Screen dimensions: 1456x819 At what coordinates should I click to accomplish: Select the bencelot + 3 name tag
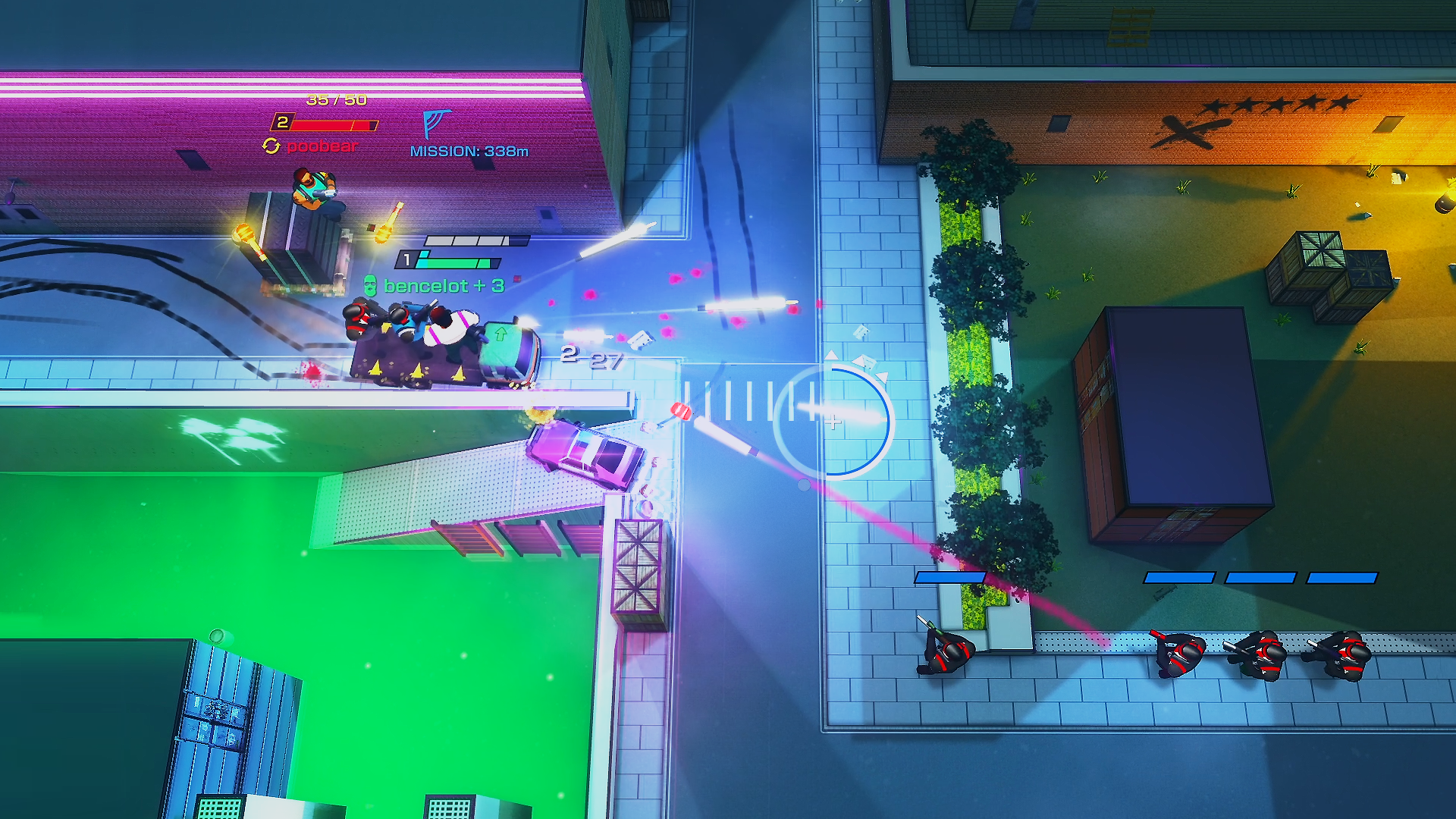coord(443,286)
